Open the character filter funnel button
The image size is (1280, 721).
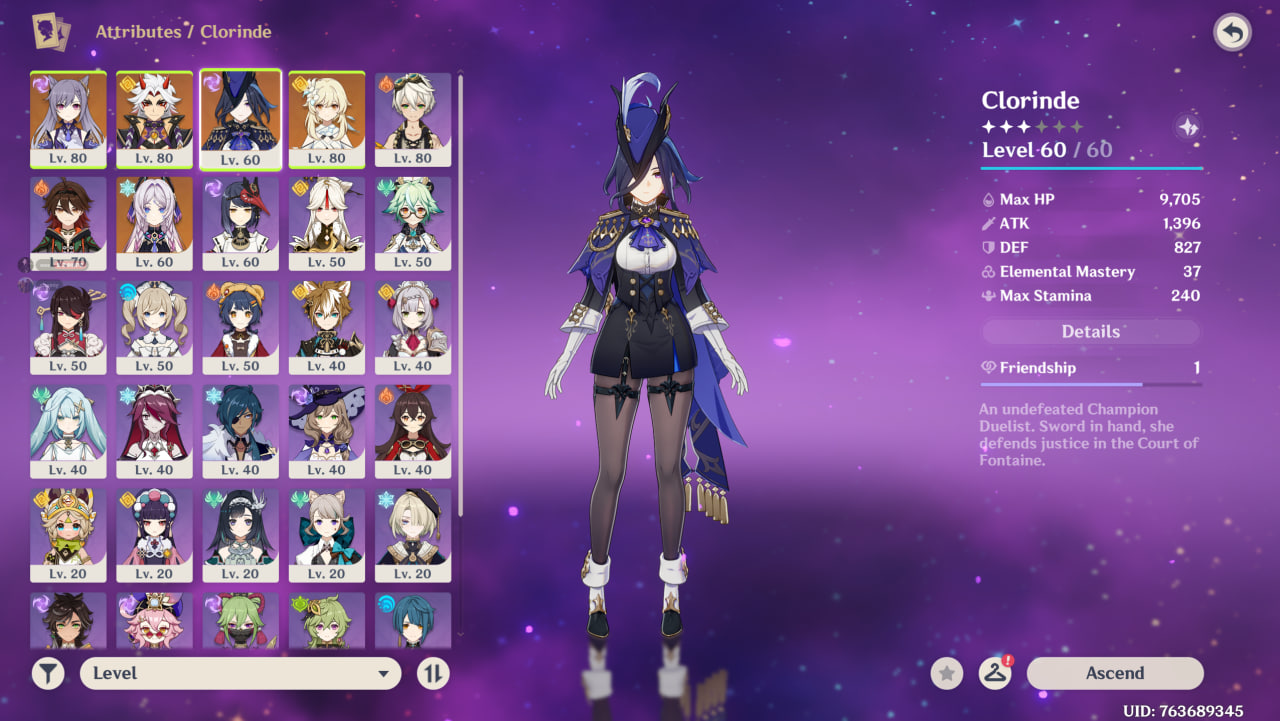[48, 673]
